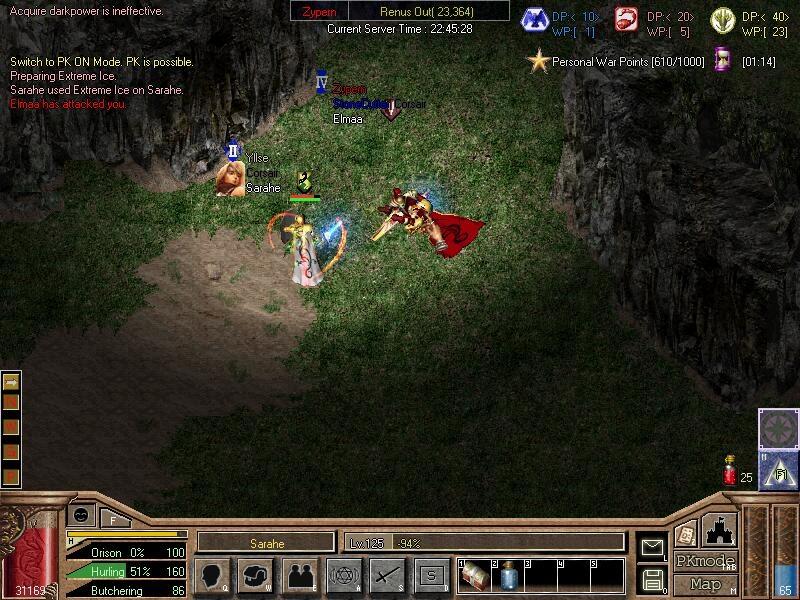
Task: Click the top icon in the left-edge strip
Action: (11, 381)
